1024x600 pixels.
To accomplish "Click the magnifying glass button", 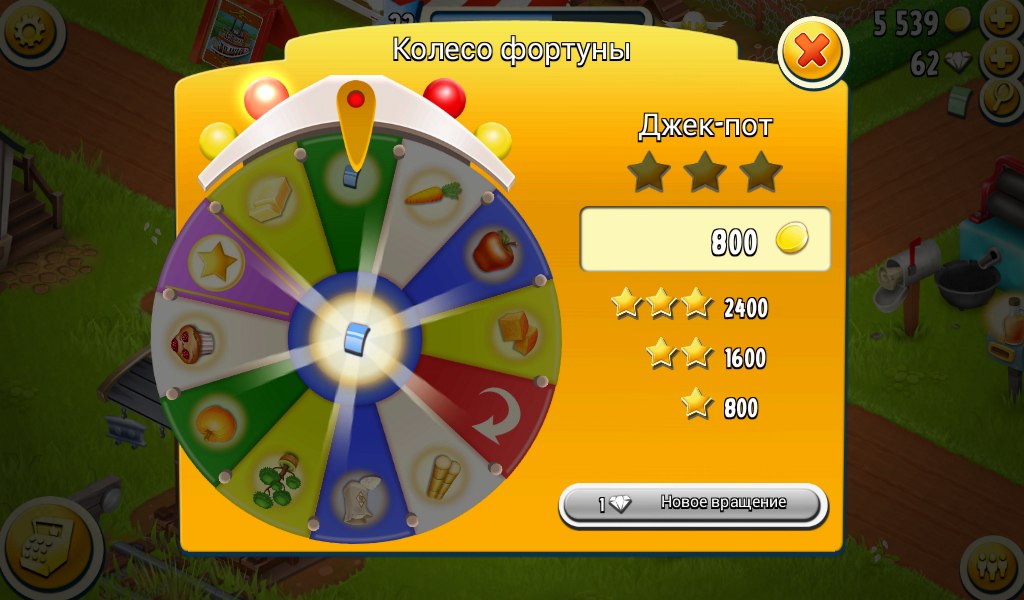I will [x=1002, y=97].
